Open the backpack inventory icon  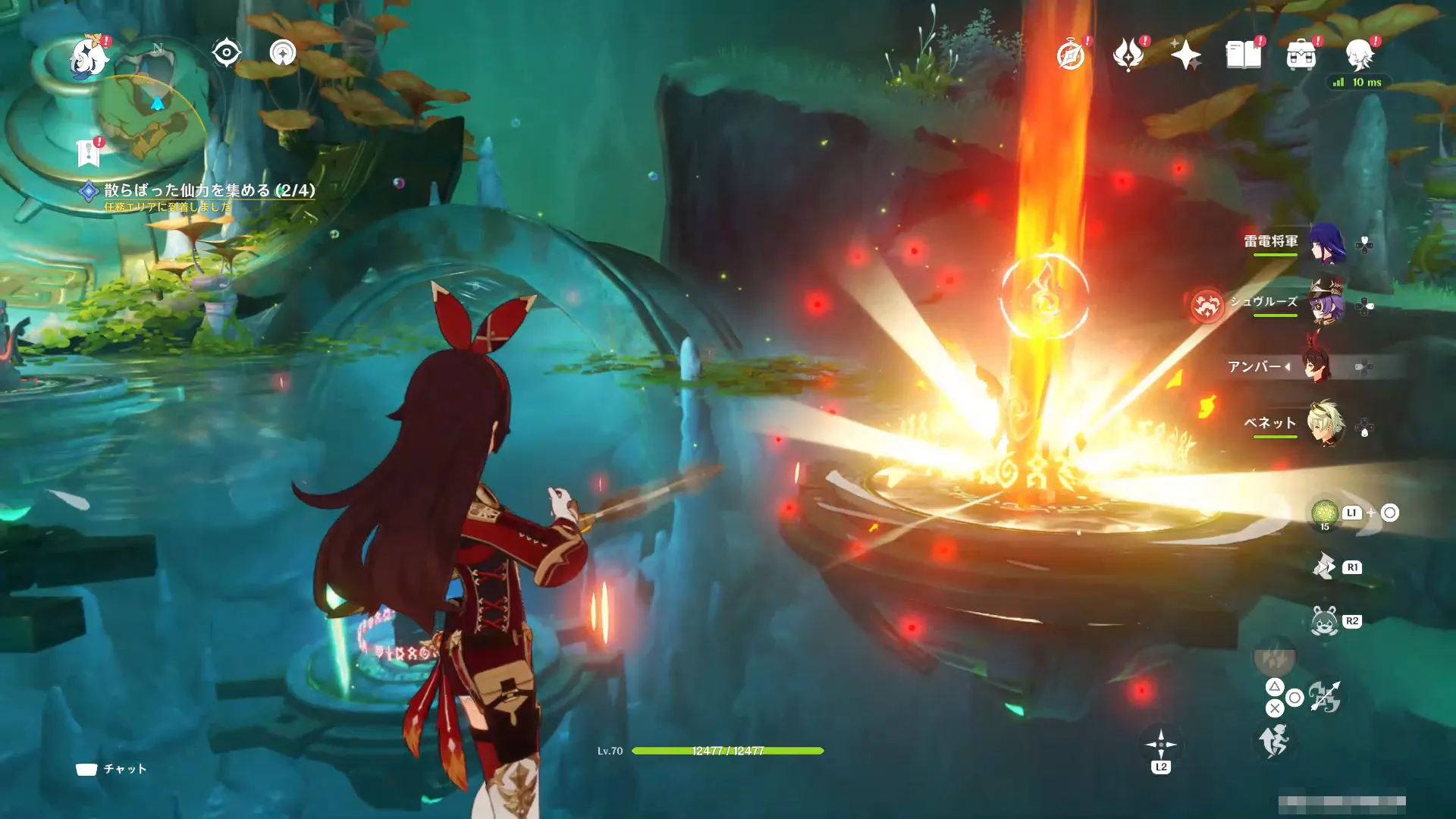click(1301, 55)
